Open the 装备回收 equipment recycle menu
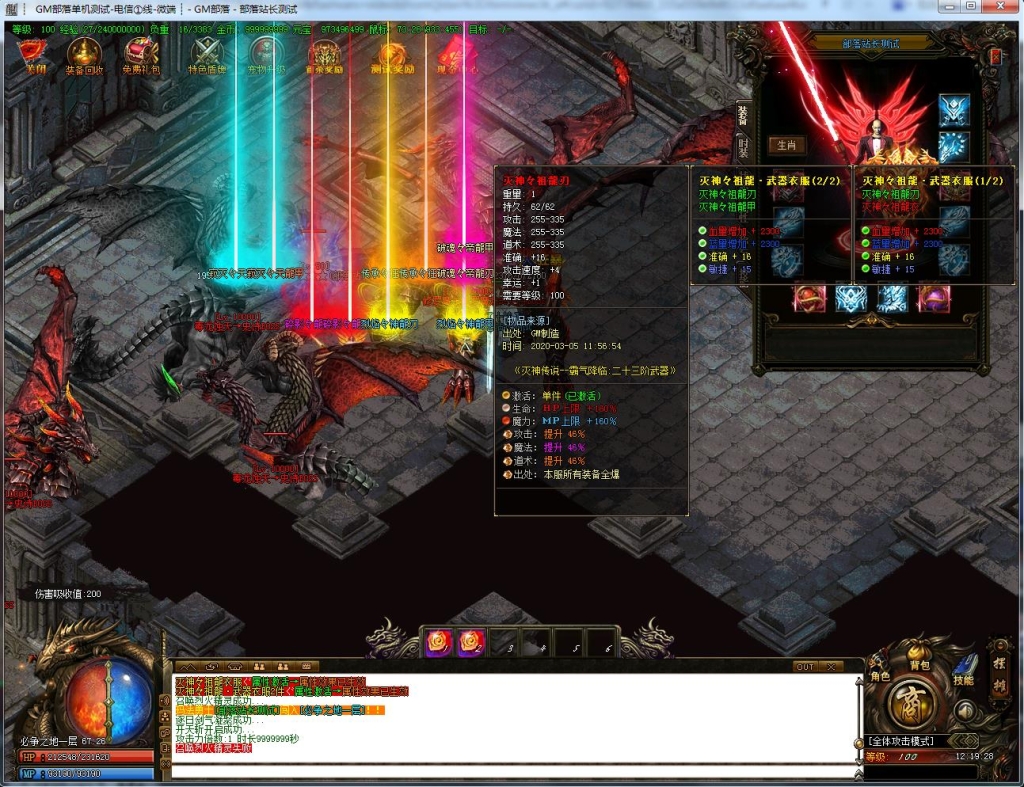Image resolution: width=1024 pixels, height=787 pixels. 84,54
